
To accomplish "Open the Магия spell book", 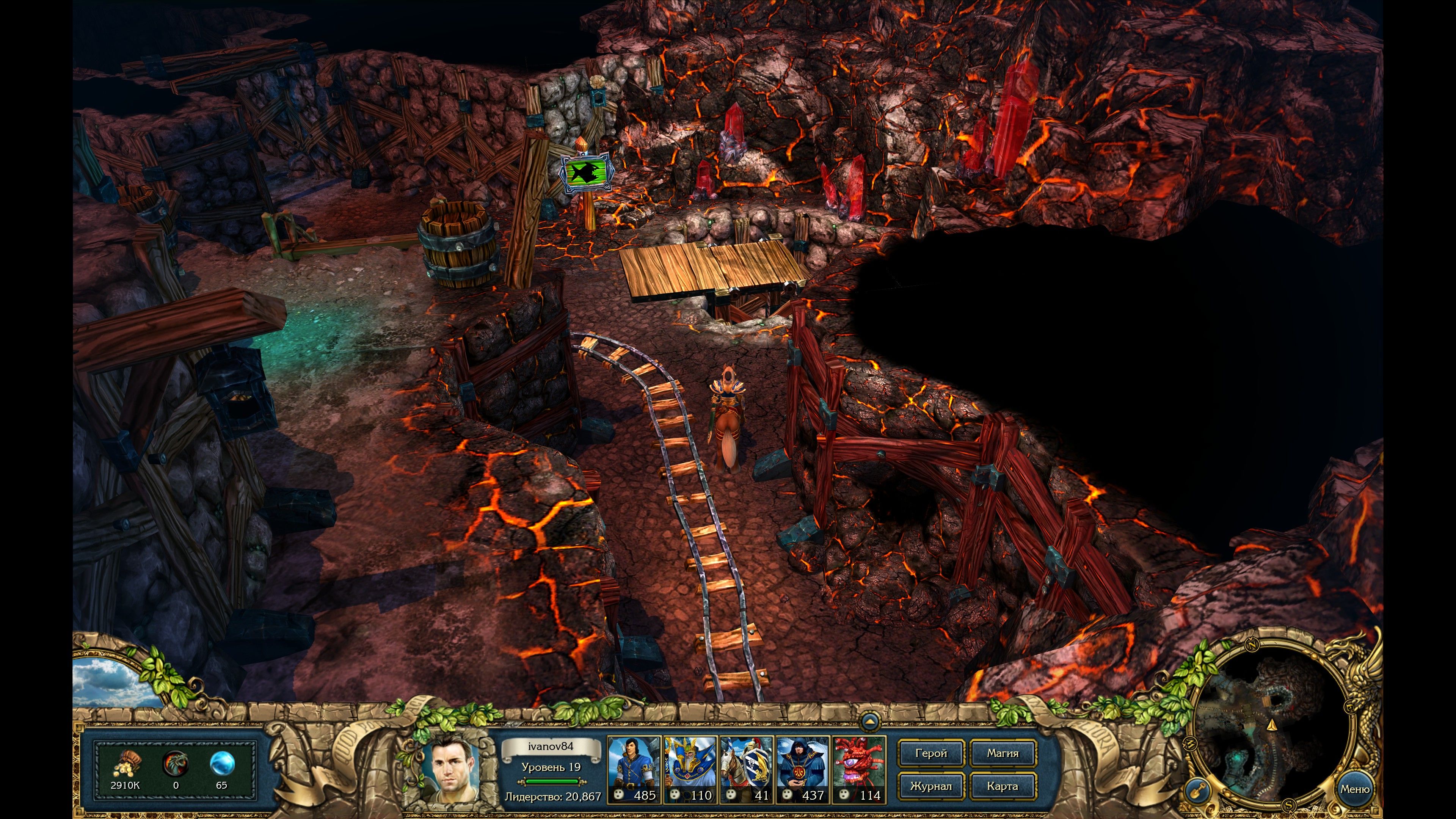I will click(1003, 753).
